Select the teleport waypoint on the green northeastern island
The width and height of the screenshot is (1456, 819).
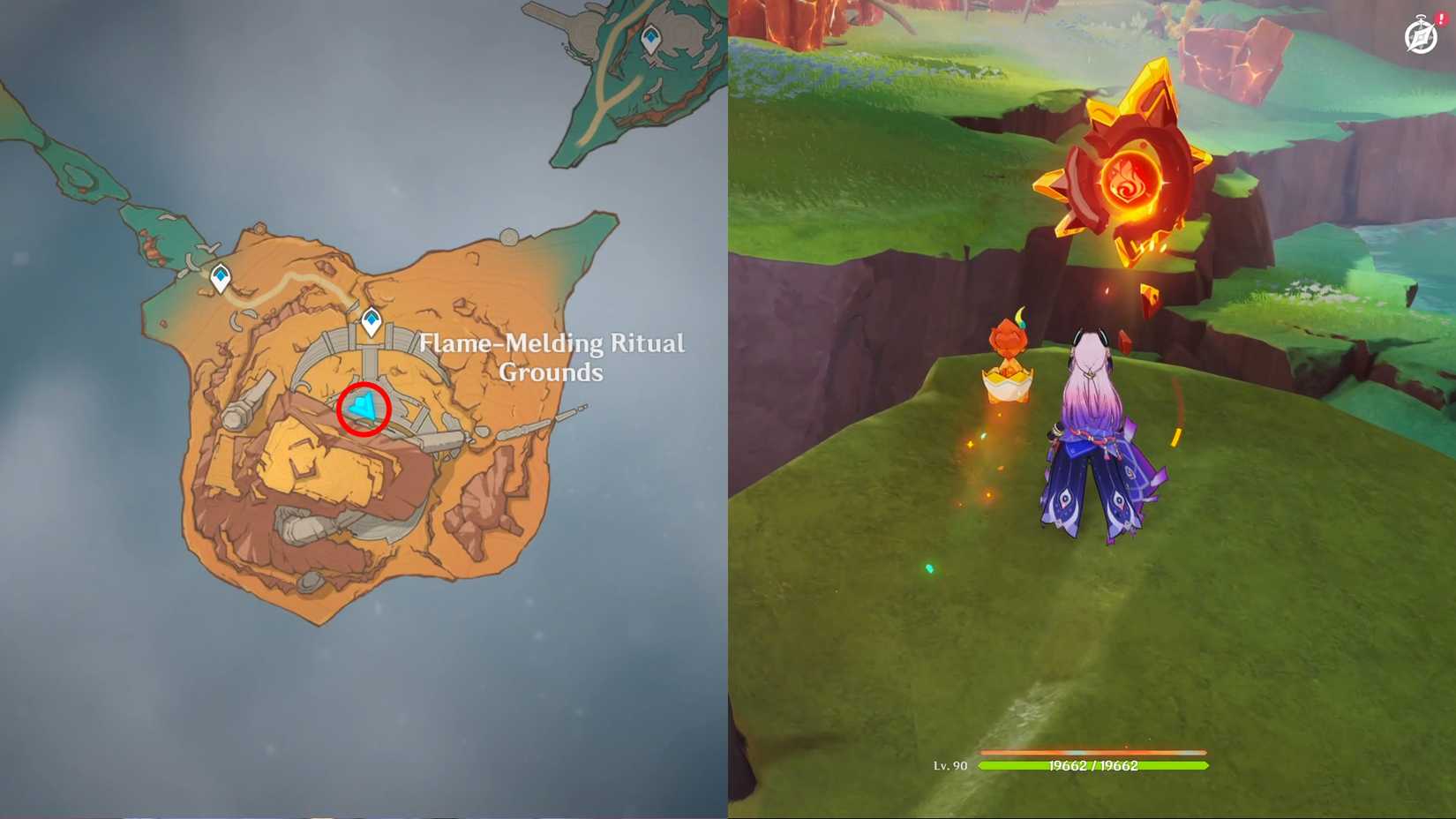(x=650, y=37)
